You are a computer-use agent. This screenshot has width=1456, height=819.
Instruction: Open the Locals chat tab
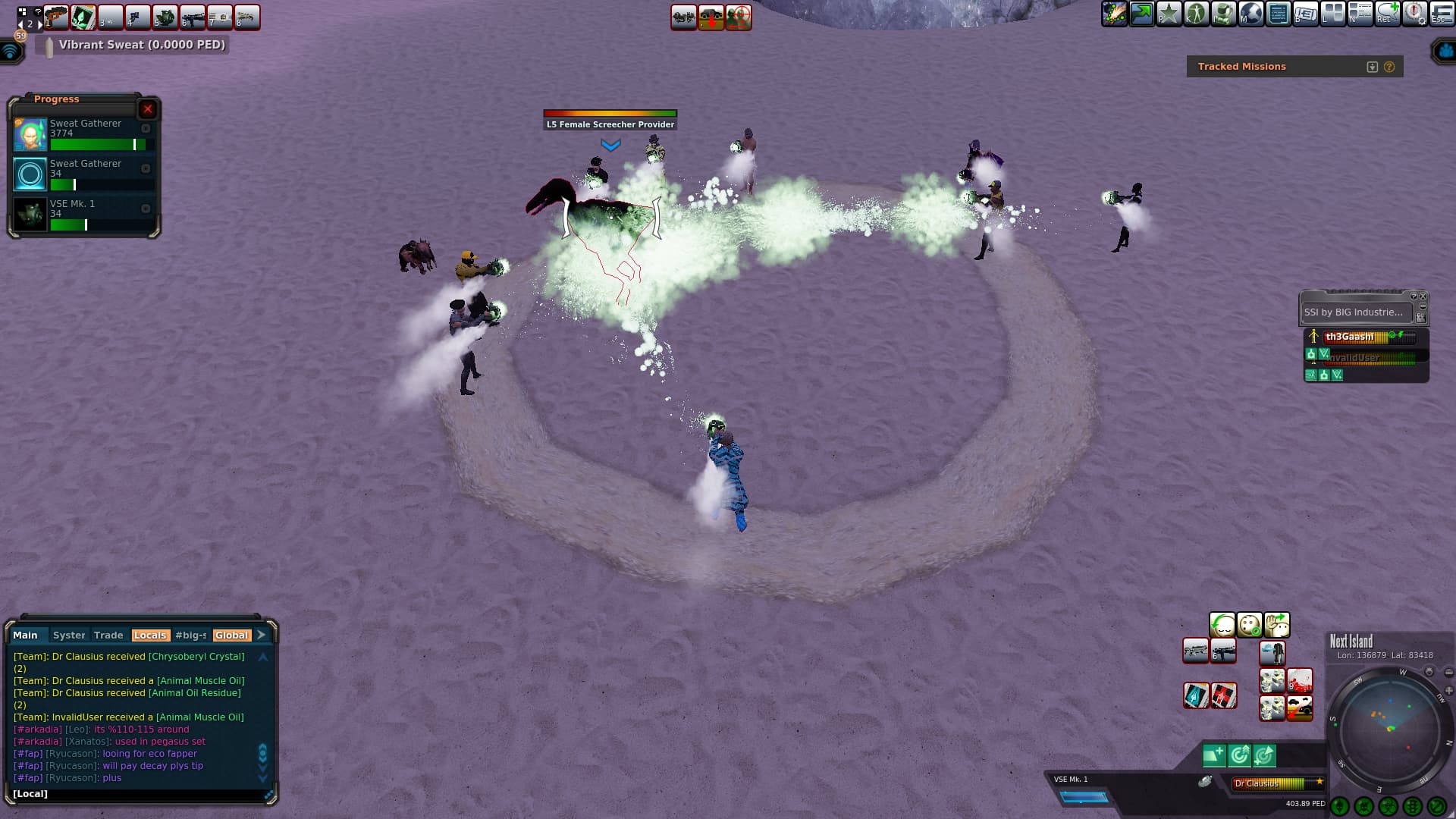pyautogui.click(x=149, y=635)
